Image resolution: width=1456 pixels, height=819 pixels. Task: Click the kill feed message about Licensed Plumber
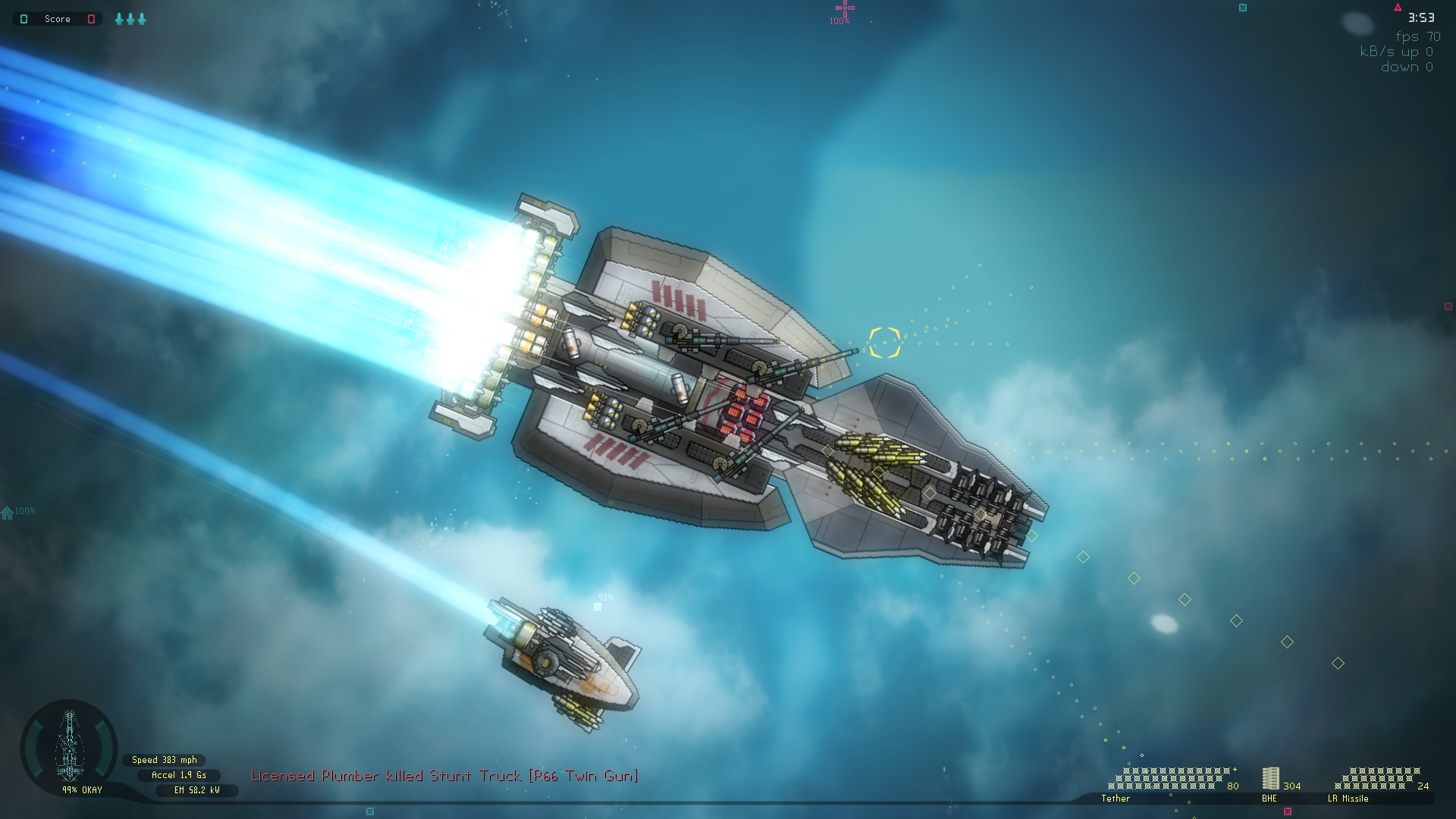coord(444,777)
